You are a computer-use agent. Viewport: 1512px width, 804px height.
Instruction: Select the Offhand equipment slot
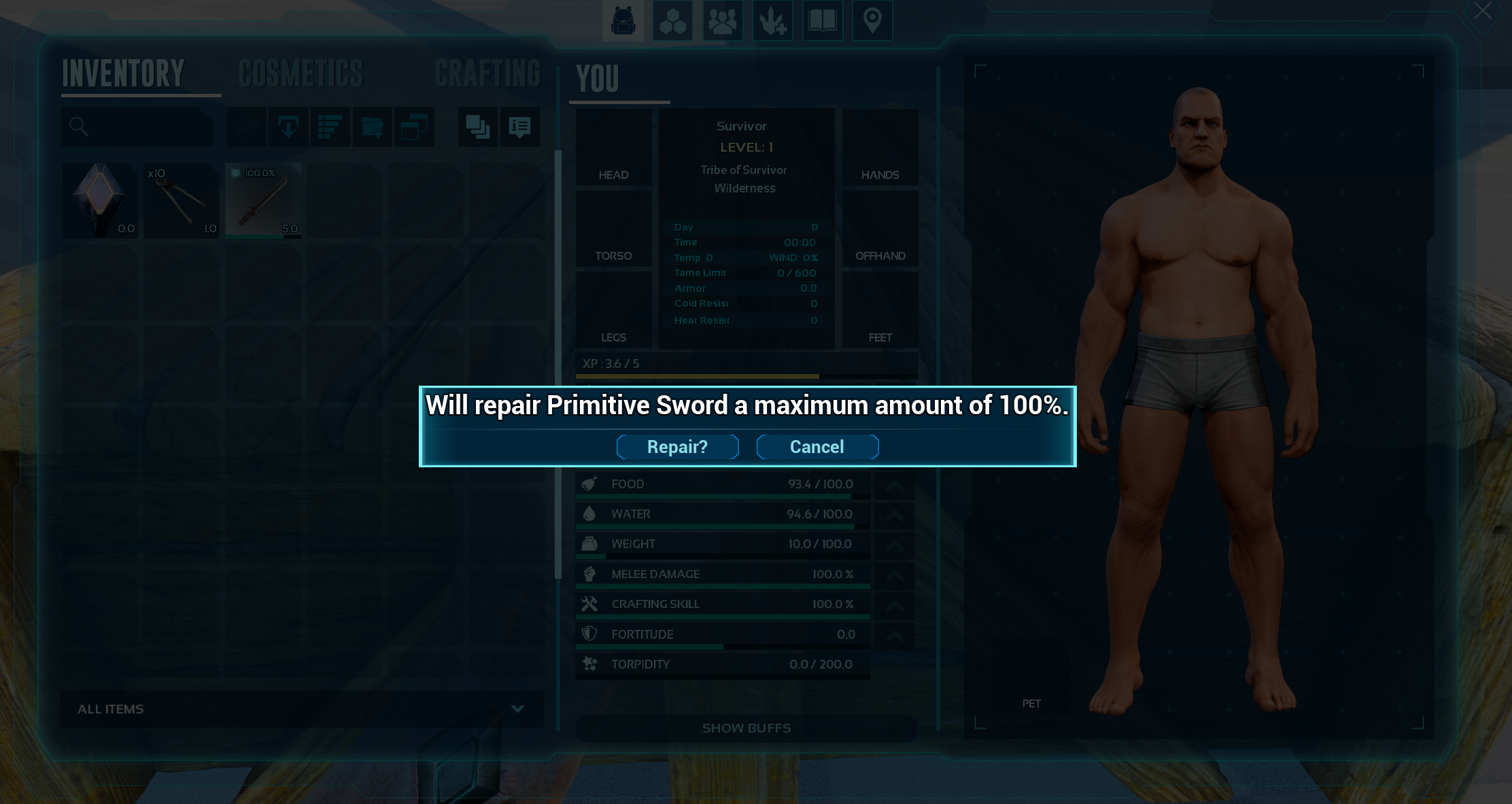(x=880, y=229)
